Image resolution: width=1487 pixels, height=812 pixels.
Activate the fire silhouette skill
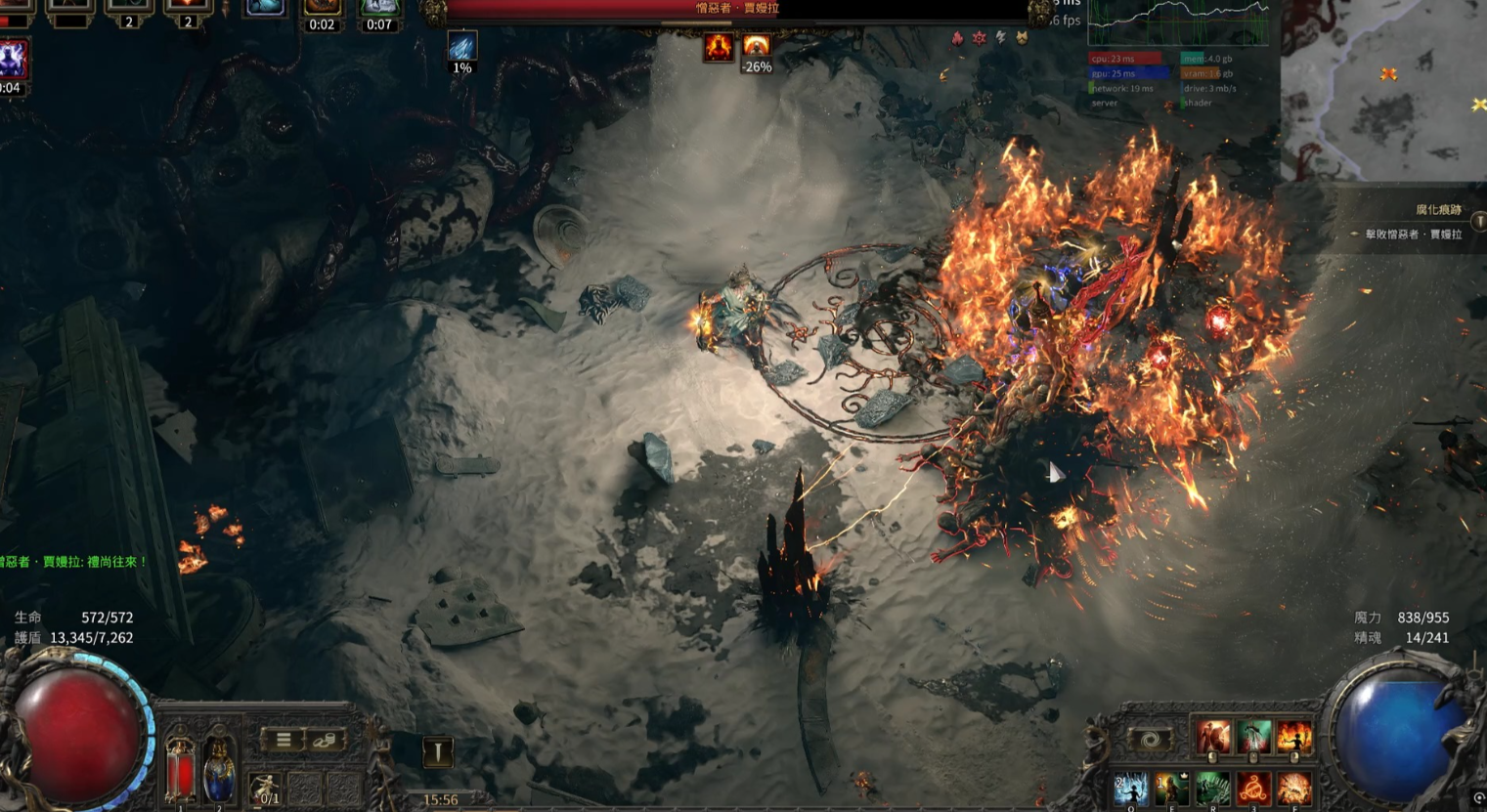(x=1293, y=738)
